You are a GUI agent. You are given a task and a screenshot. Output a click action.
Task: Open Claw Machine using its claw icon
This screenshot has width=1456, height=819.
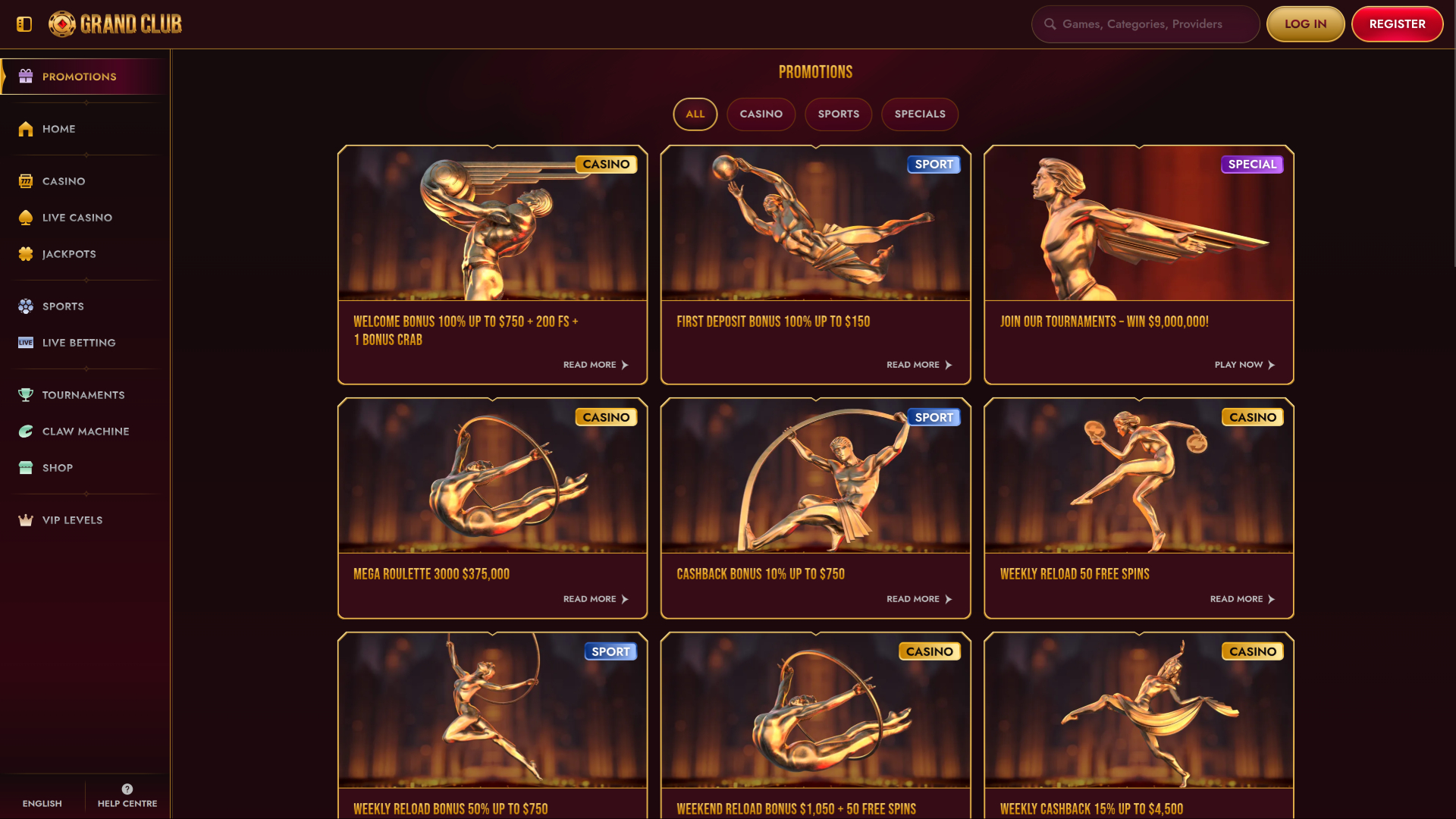coord(25,431)
